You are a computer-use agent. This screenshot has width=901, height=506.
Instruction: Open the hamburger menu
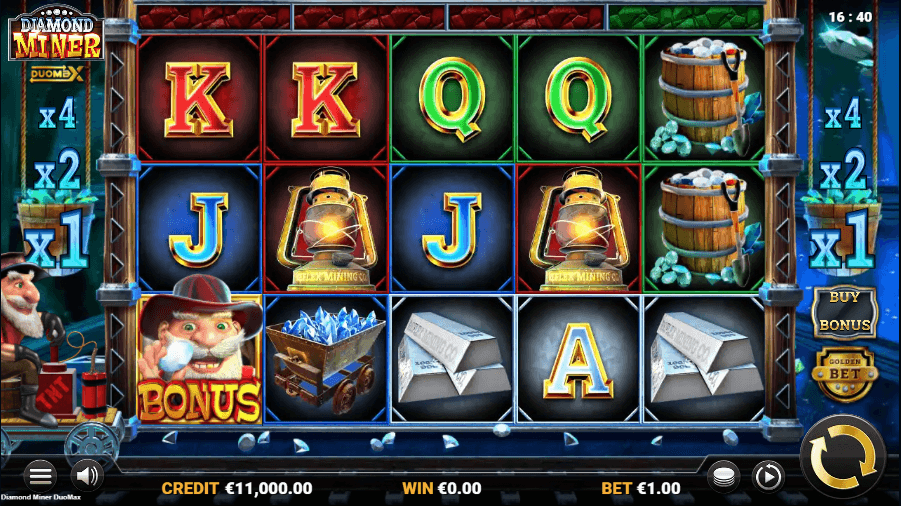pos(40,475)
